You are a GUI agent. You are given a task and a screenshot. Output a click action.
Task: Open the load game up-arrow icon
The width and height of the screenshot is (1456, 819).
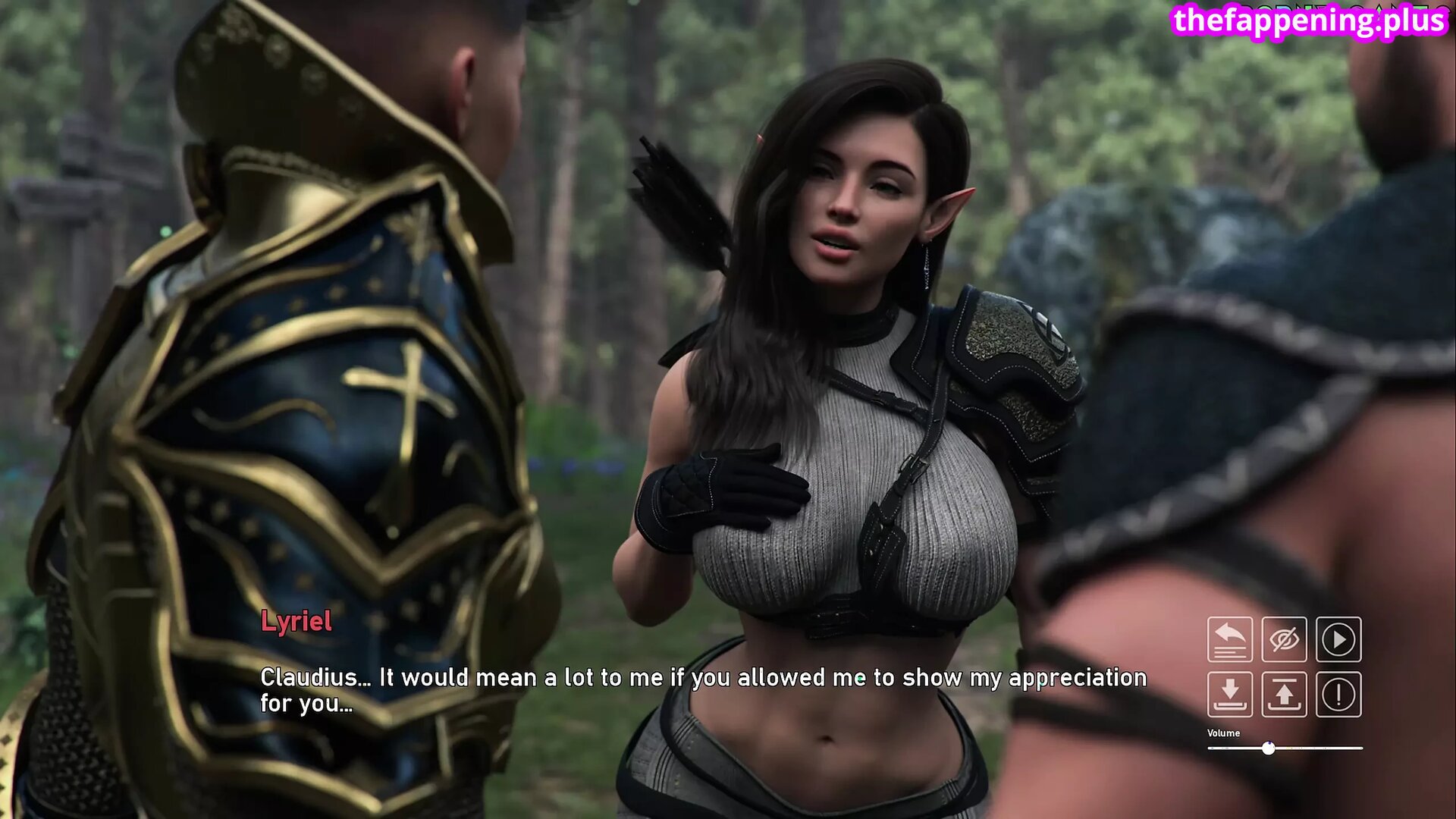pos(1284,694)
